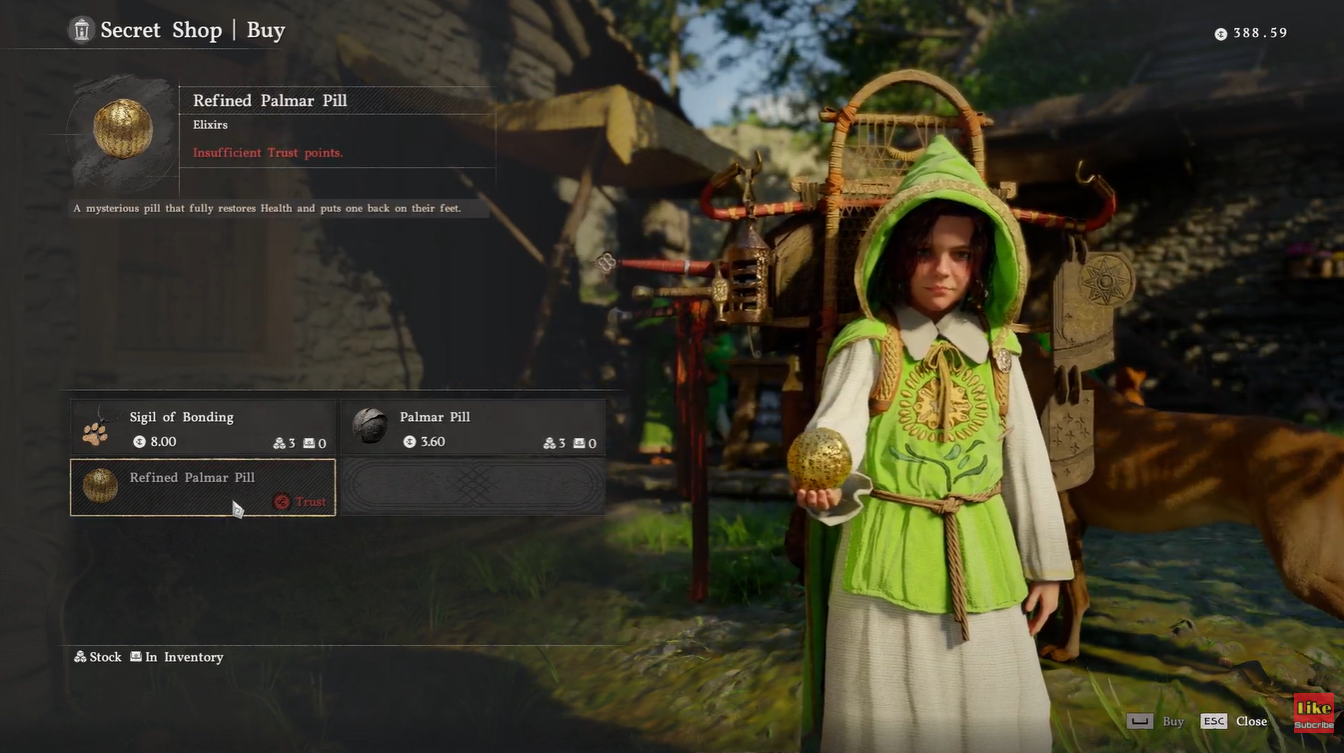Click the Palmar Pill item thumbnail icon
The width and height of the screenshot is (1344, 753).
pyautogui.click(x=371, y=427)
